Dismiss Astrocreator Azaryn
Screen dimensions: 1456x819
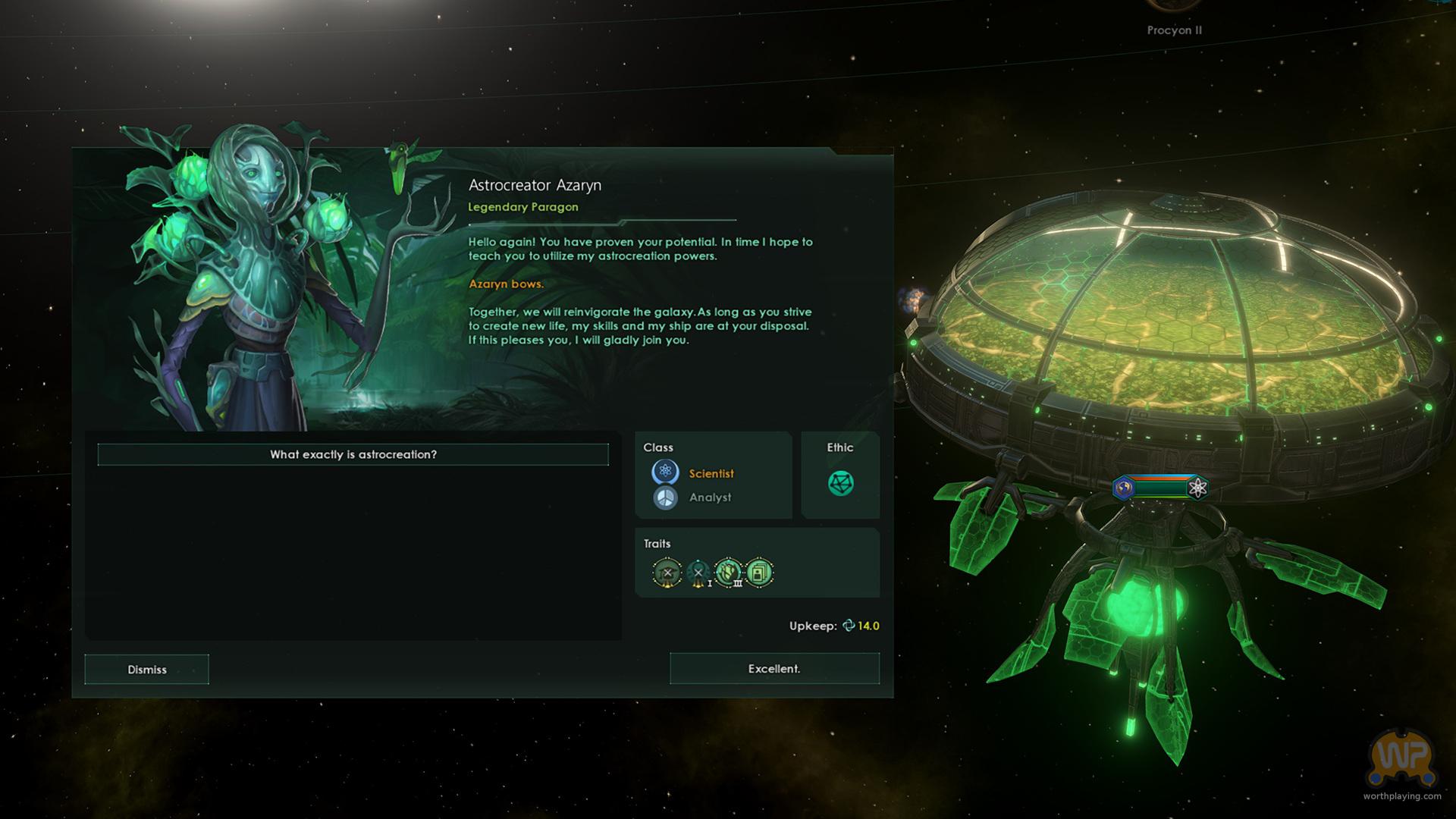146,670
